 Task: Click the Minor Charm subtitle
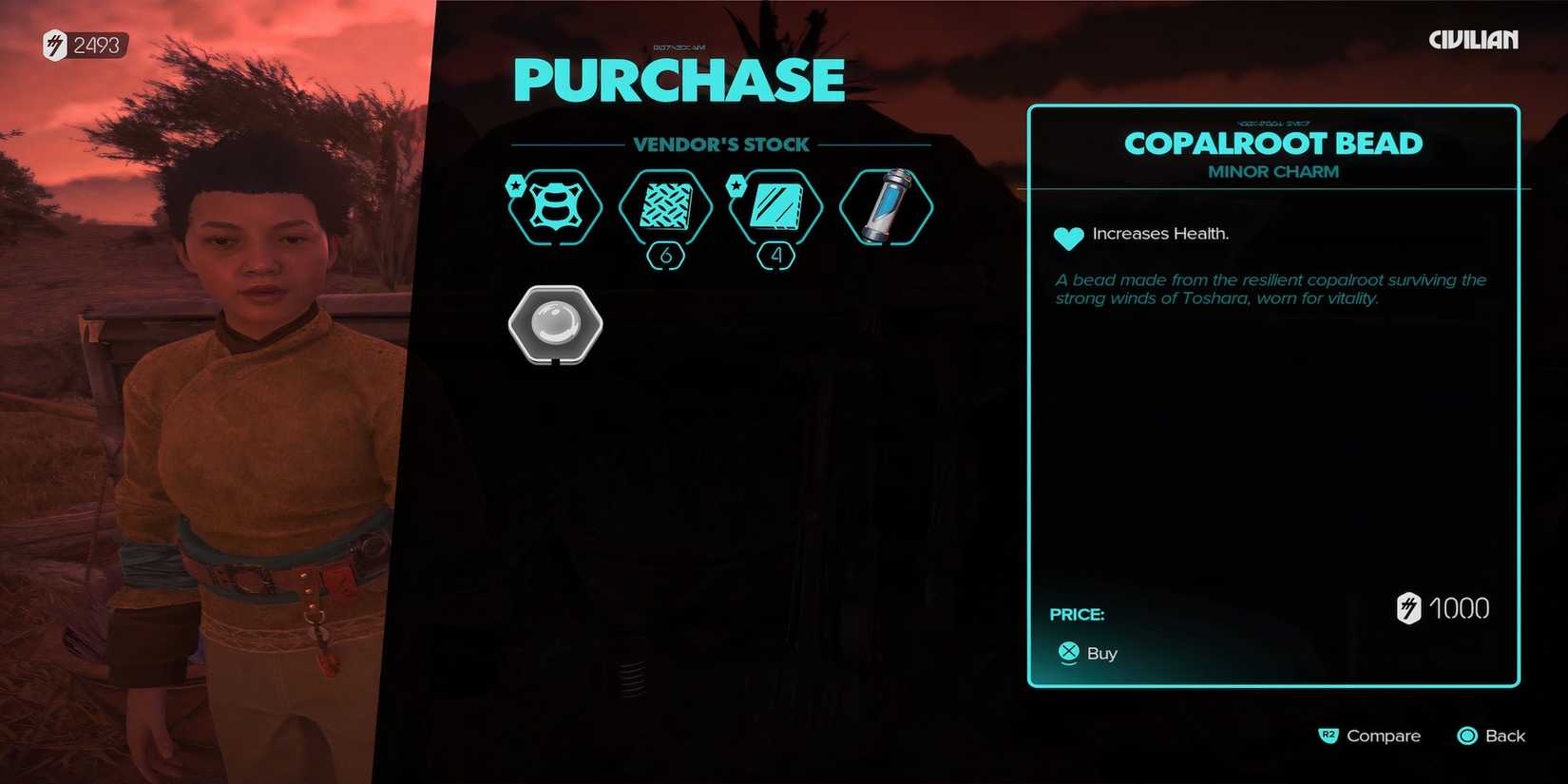click(x=1272, y=172)
